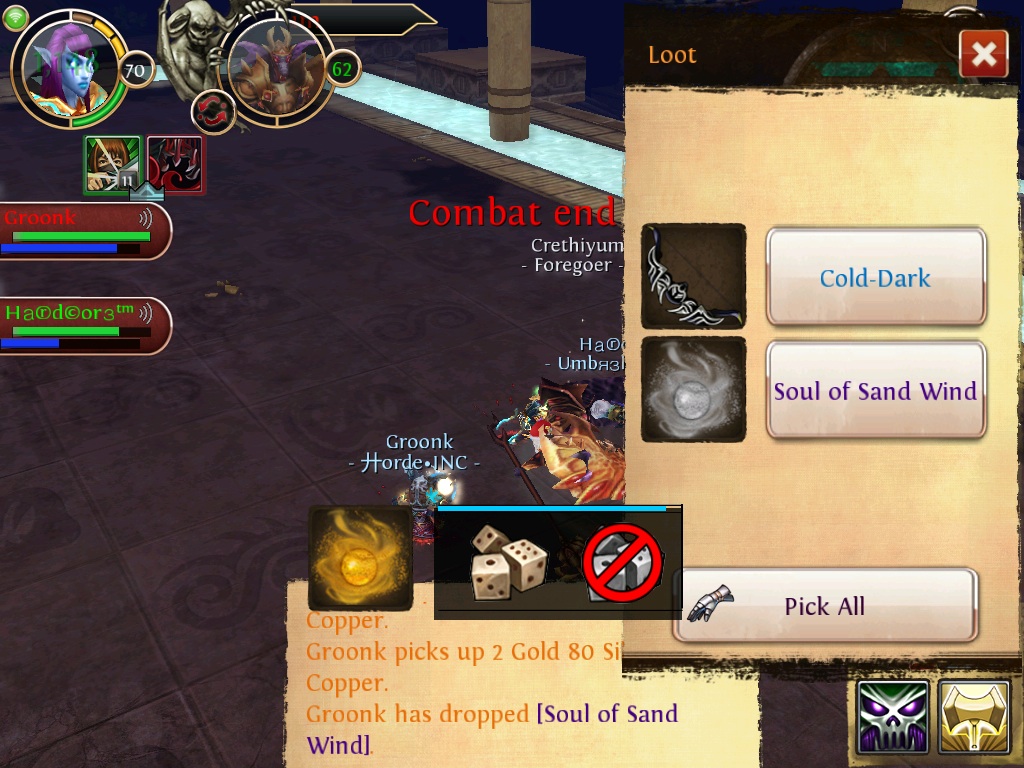The width and height of the screenshot is (1024, 768).
Task: Take the Soul of Sand Wind
Action: click(876, 390)
